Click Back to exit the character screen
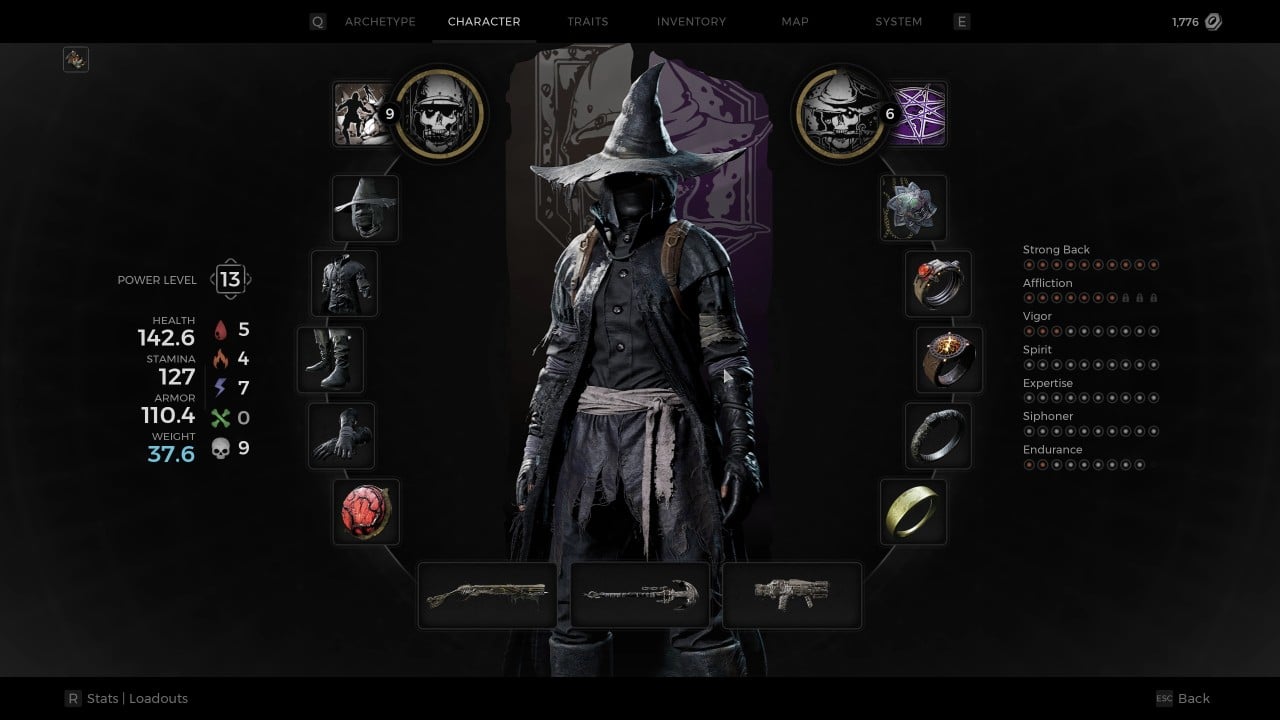Screen dimensions: 1280x720 [x=1194, y=698]
